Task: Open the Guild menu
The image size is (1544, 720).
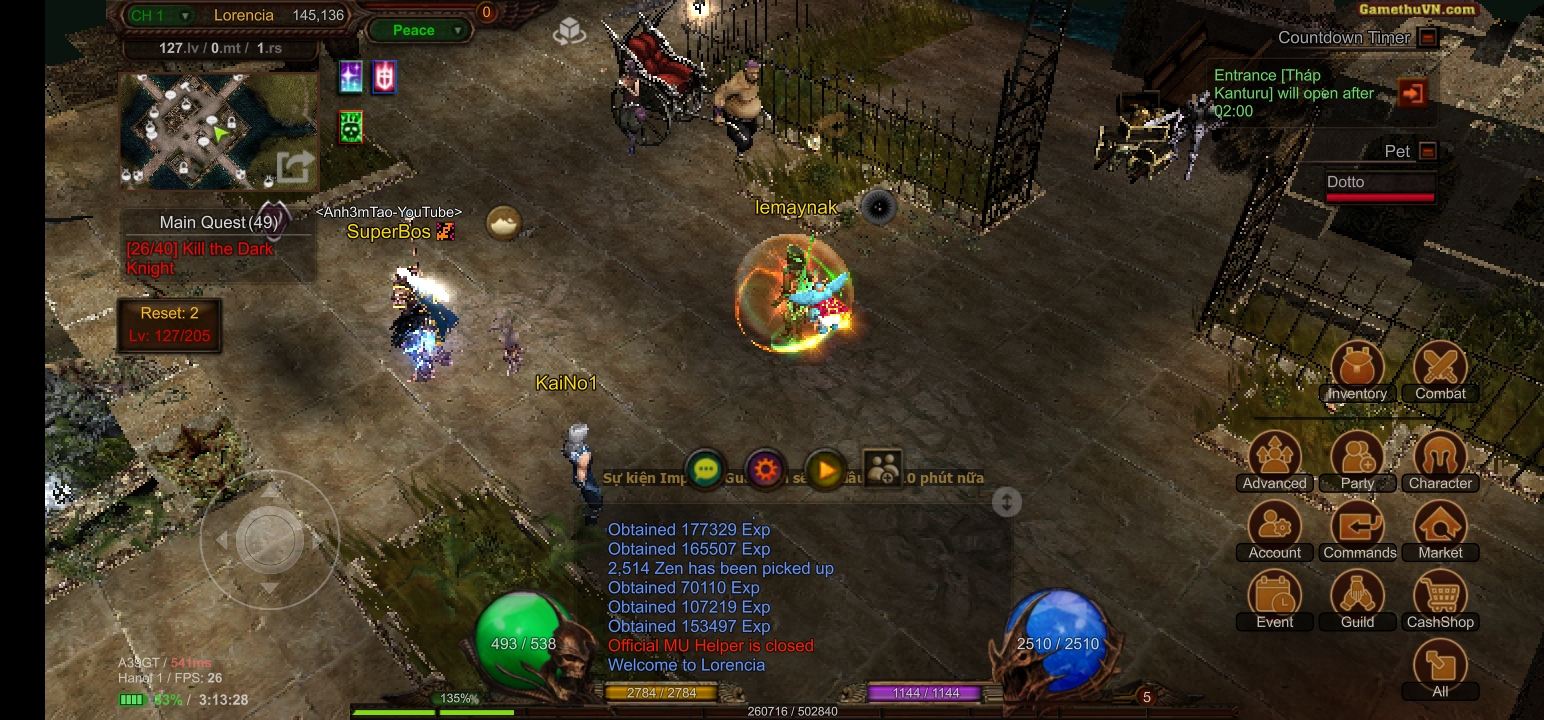Action: (1357, 599)
